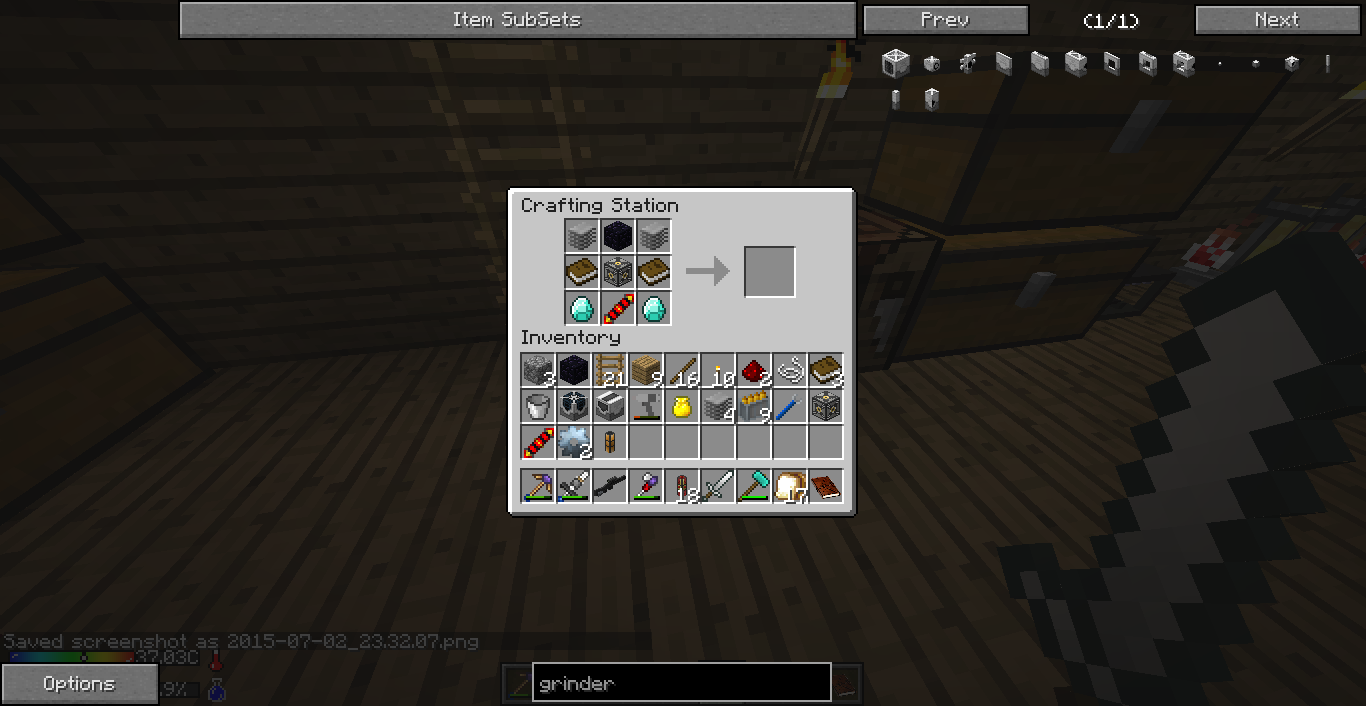The width and height of the screenshot is (1366, 706).
Task: Choose the sword in the hotbar
Action: click(x=717, y=487)
